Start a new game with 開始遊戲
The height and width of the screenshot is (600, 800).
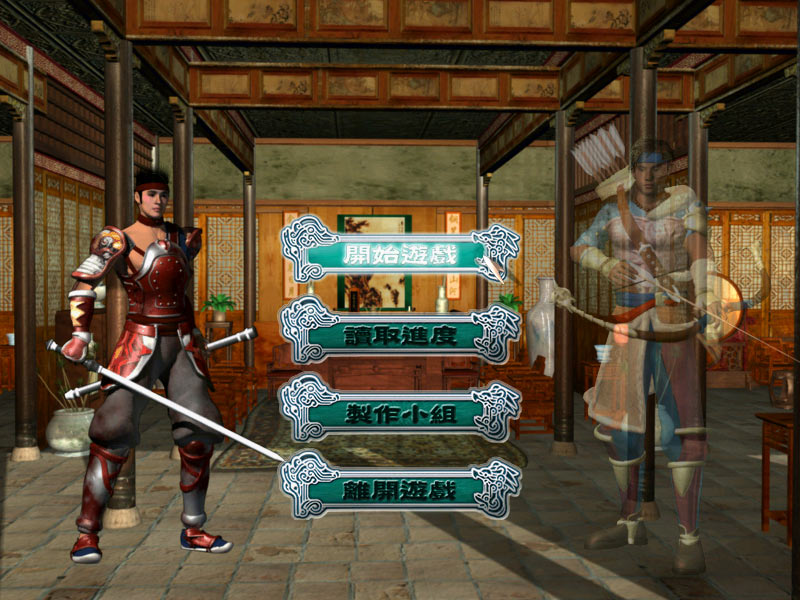coord(400,254)
